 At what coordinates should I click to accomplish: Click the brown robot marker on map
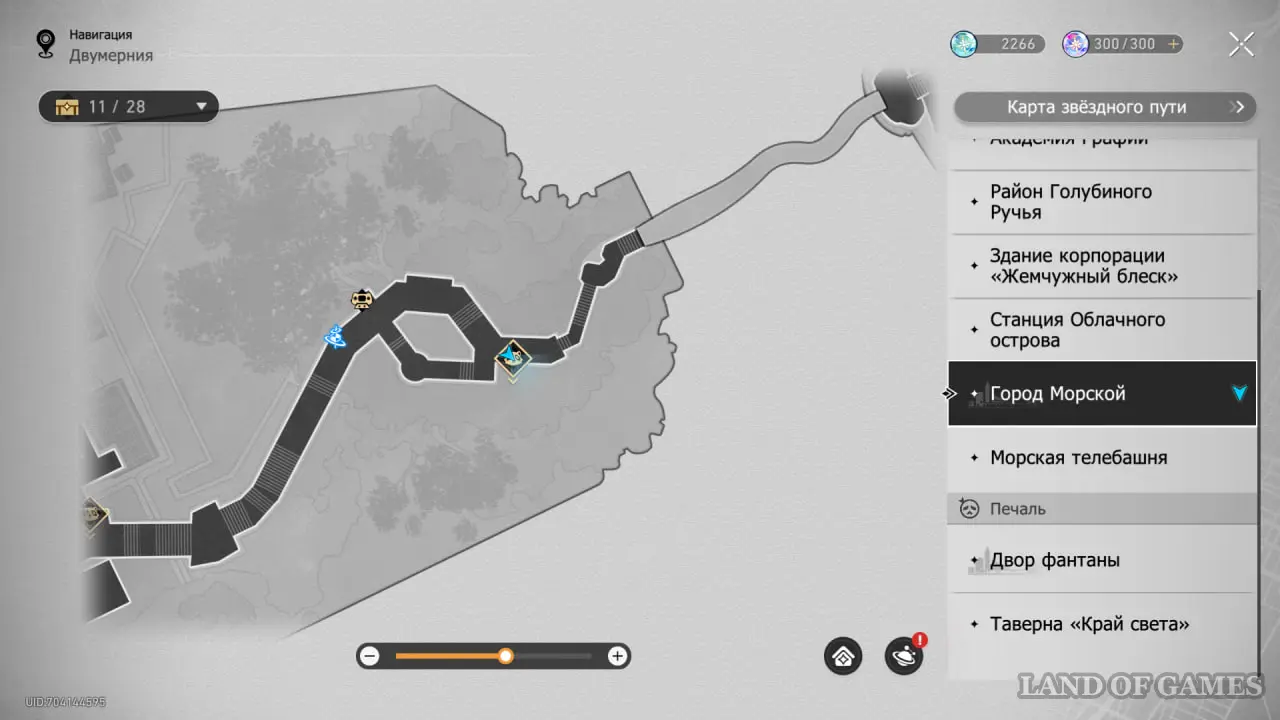(361, 299)
